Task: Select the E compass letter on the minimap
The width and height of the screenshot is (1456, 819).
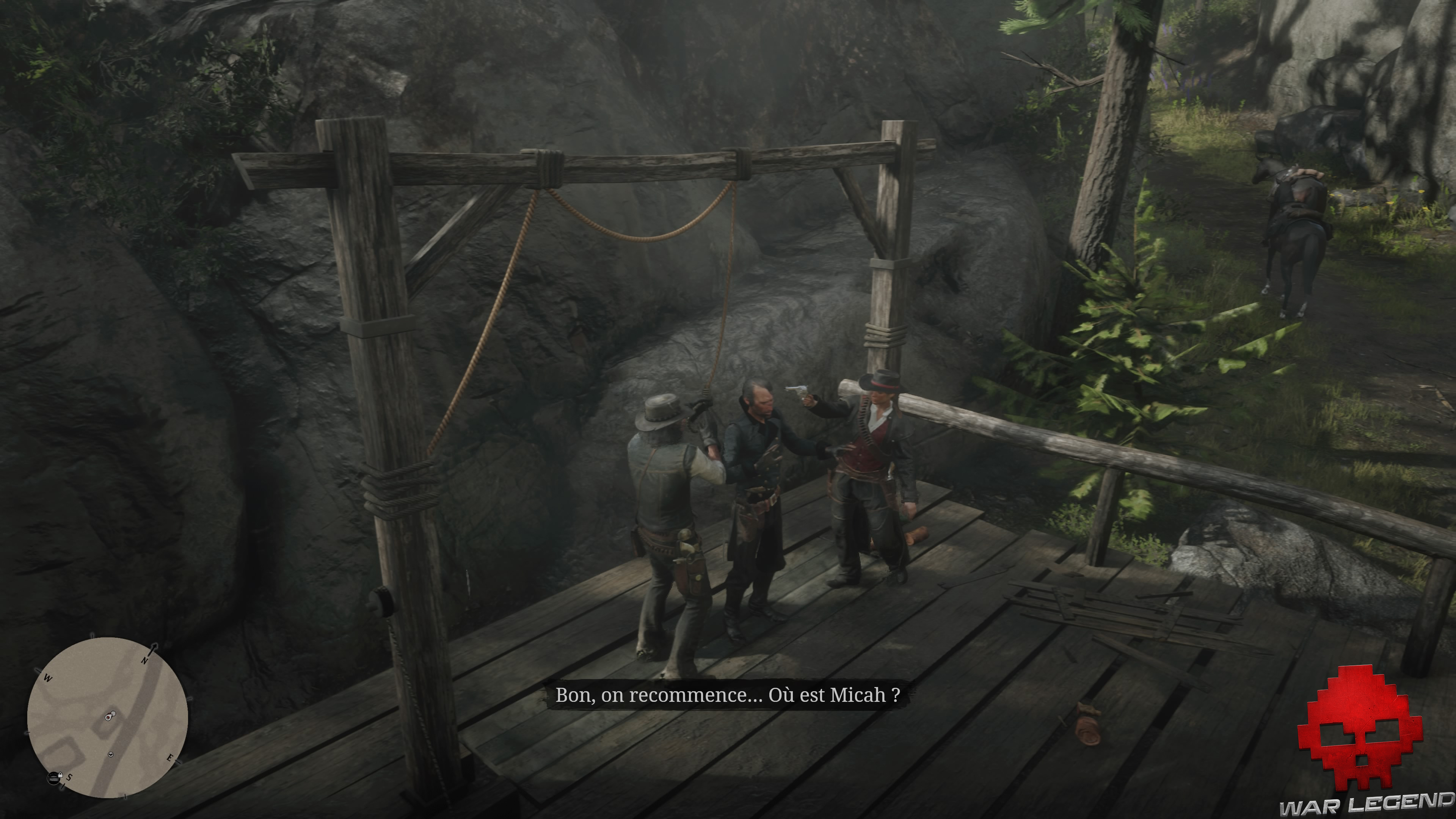Action: pyautogui.click(x=170, y=758)
